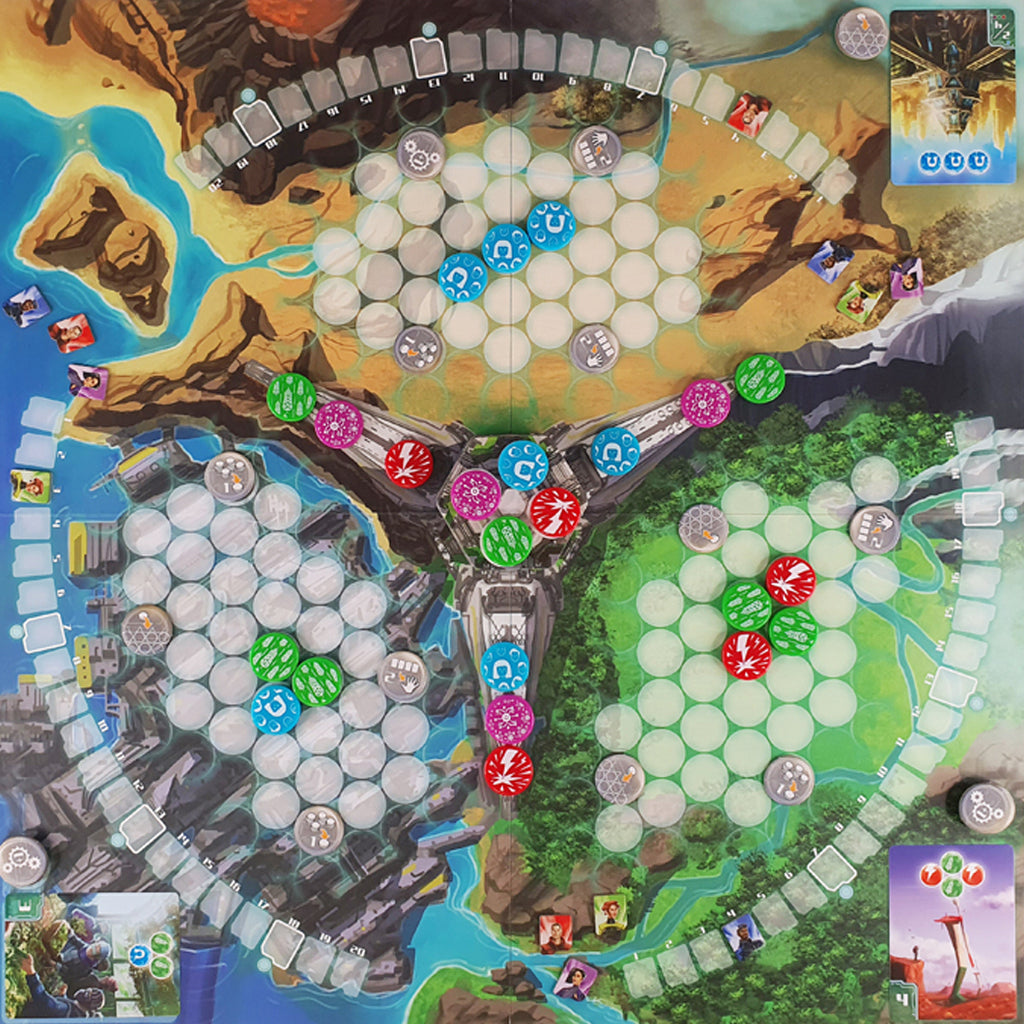Click the red lightning token on the left wing
This screenshot has height=1024, width=1024.
409,463
